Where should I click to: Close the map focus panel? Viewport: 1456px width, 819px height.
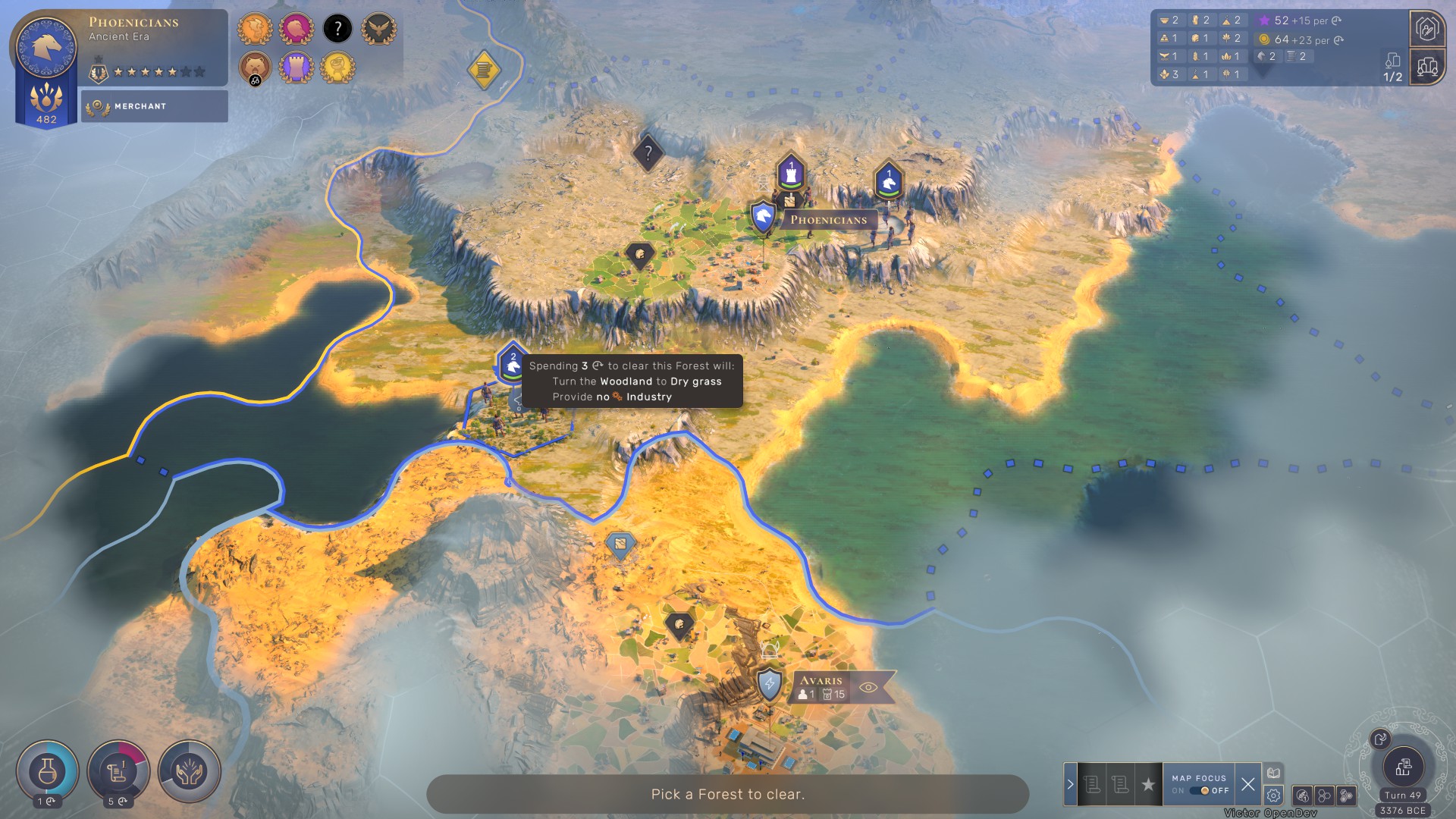pos(1248,785)
